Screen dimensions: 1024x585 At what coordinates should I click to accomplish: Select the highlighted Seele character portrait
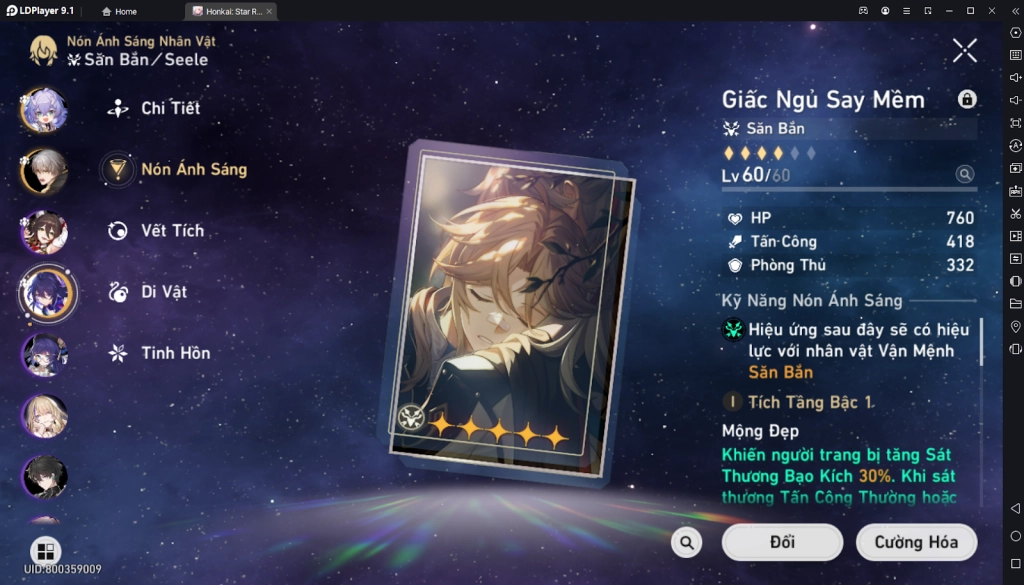click(x=46, y=293)
